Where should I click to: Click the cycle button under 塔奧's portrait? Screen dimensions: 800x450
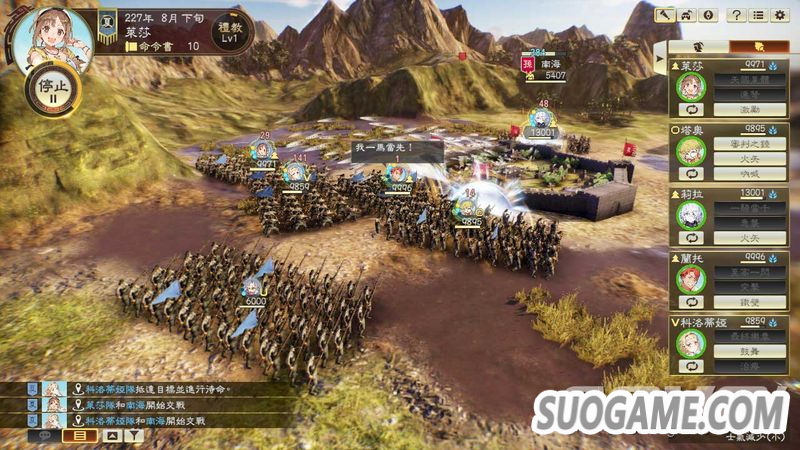690,174
